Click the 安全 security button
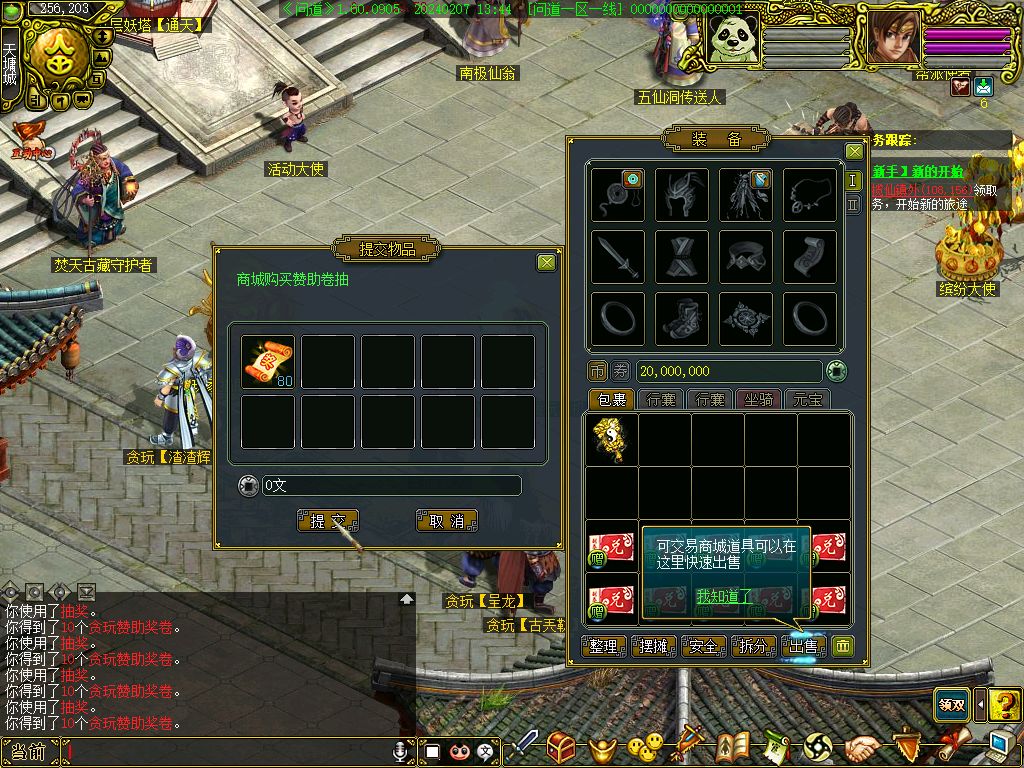The image size is (1024, 768). pyautogui.click(x=704, y=646)
